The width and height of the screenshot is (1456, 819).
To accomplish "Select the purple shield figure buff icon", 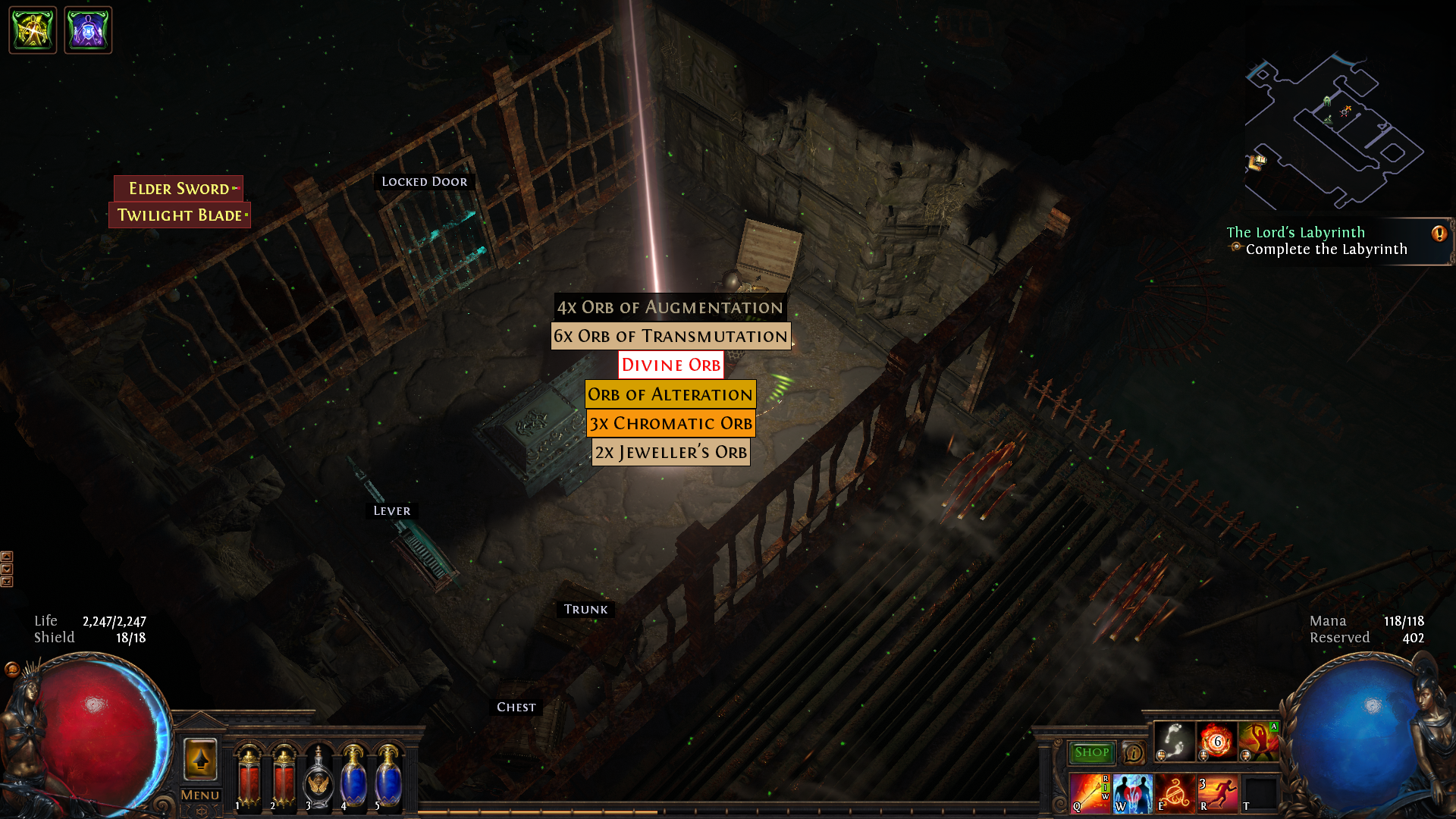I will point(88,30).
